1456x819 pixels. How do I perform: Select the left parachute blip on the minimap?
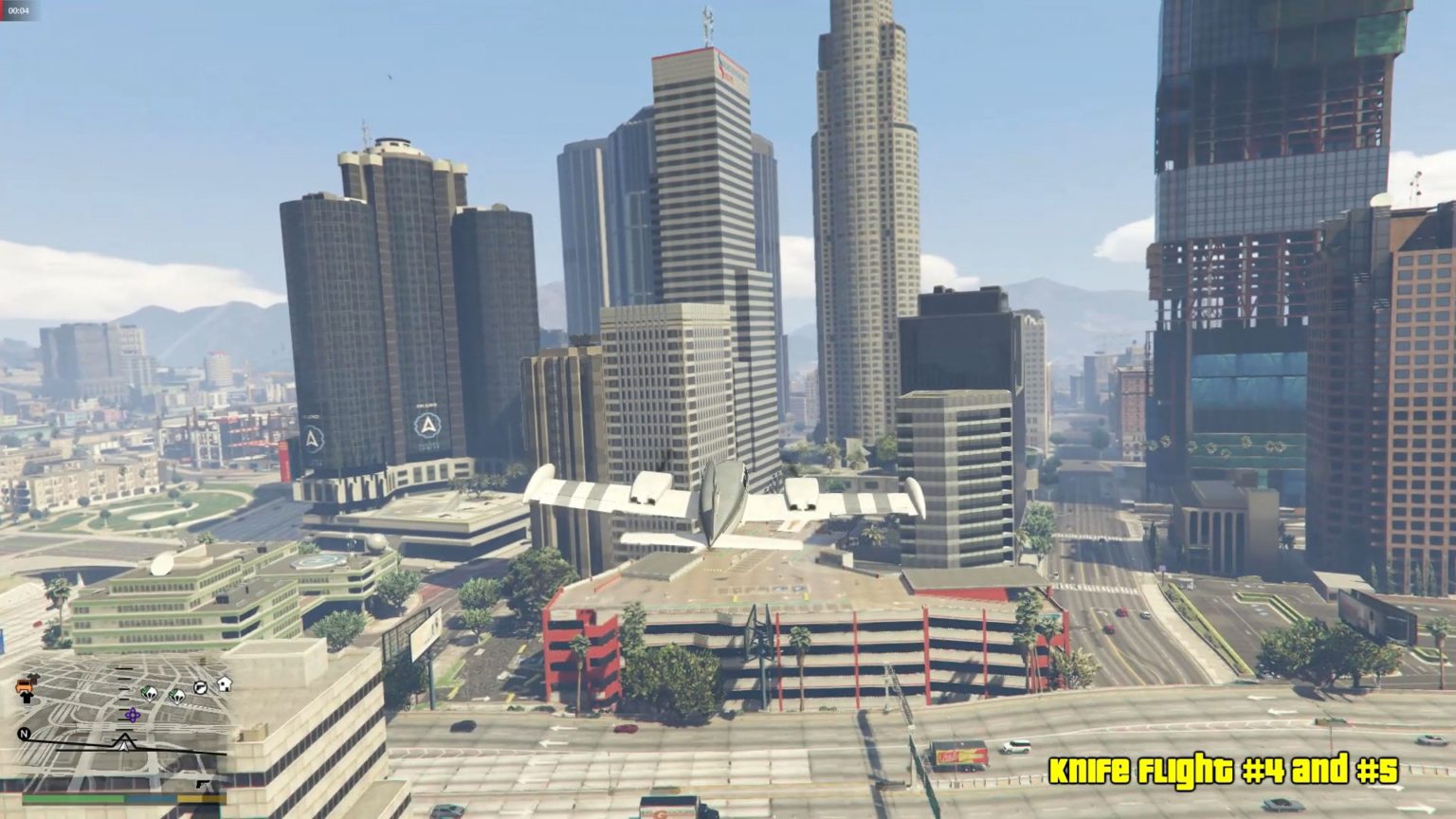click(x=149, y=695)
